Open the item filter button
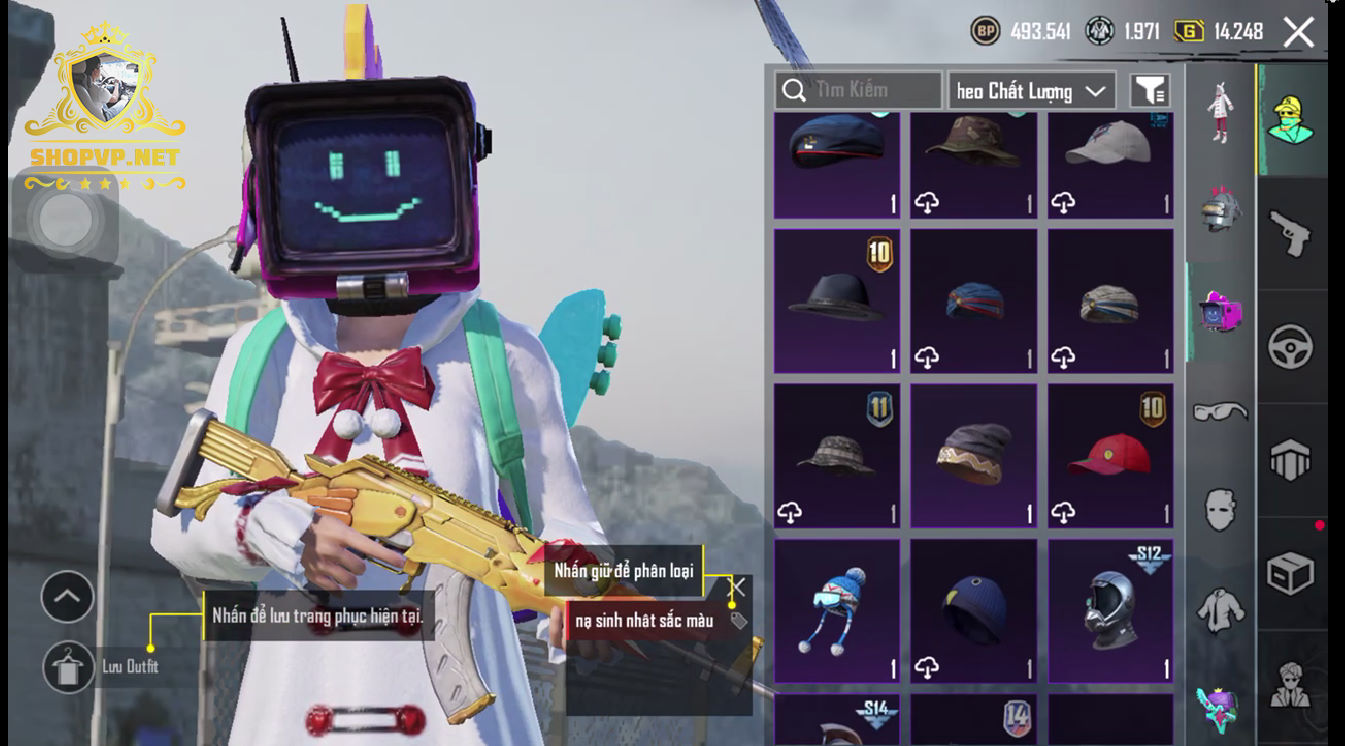This screenshot has width=1345, height=746. tap(1150, 91)
